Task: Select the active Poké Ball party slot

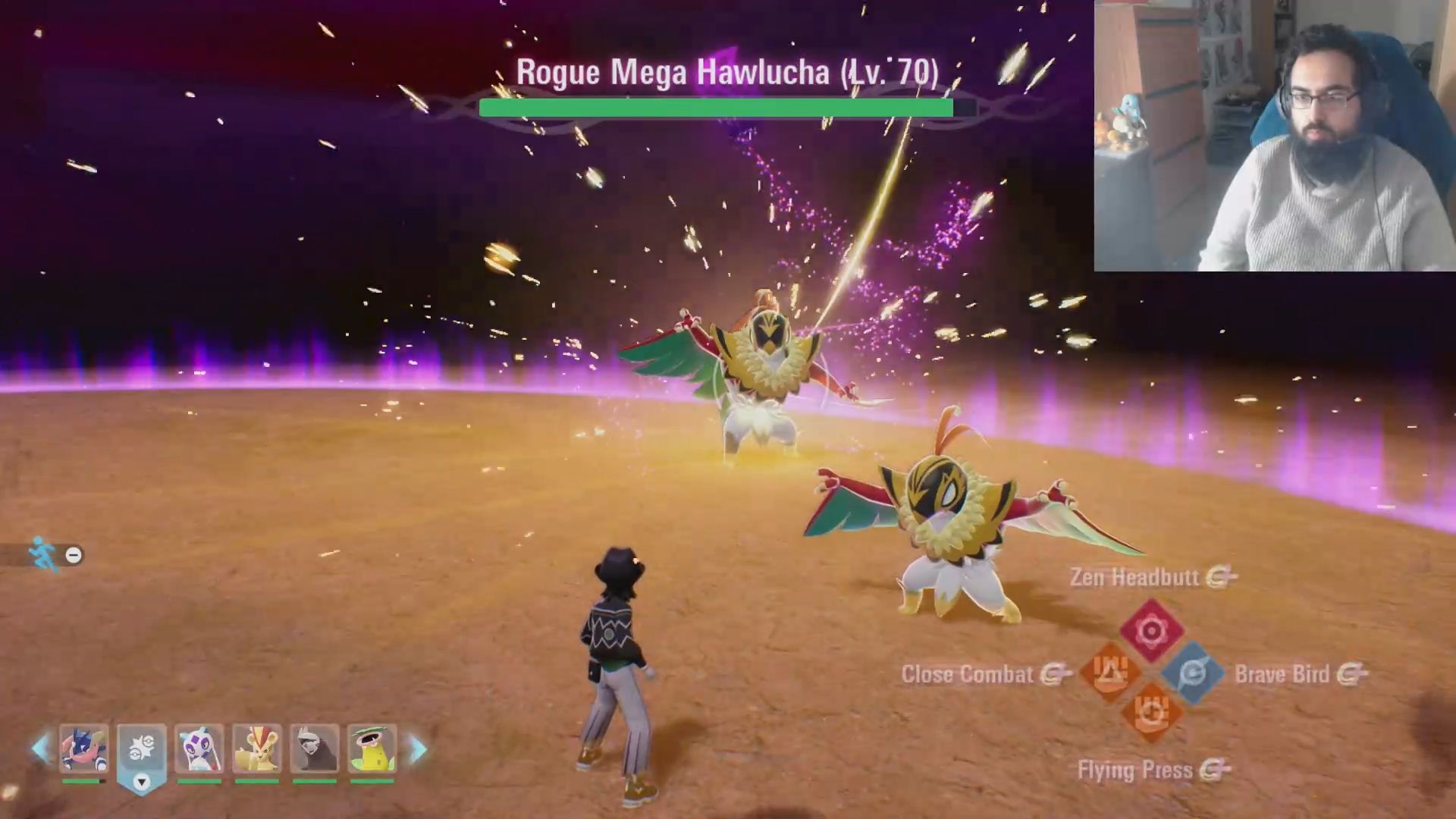Action: coord(142,751)
